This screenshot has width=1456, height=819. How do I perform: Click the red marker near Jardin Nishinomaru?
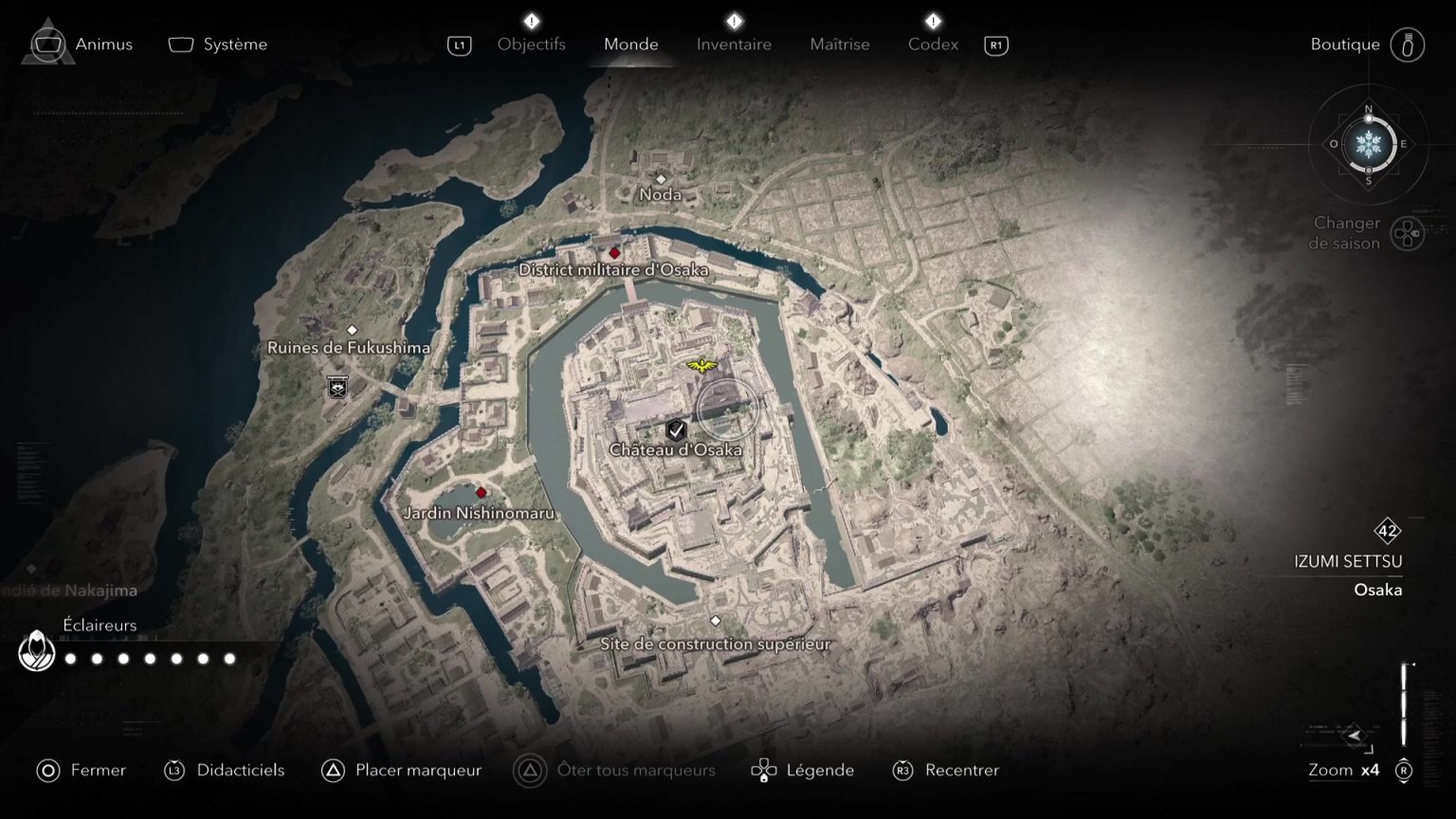pyautogui.click(x=481, y=492)
